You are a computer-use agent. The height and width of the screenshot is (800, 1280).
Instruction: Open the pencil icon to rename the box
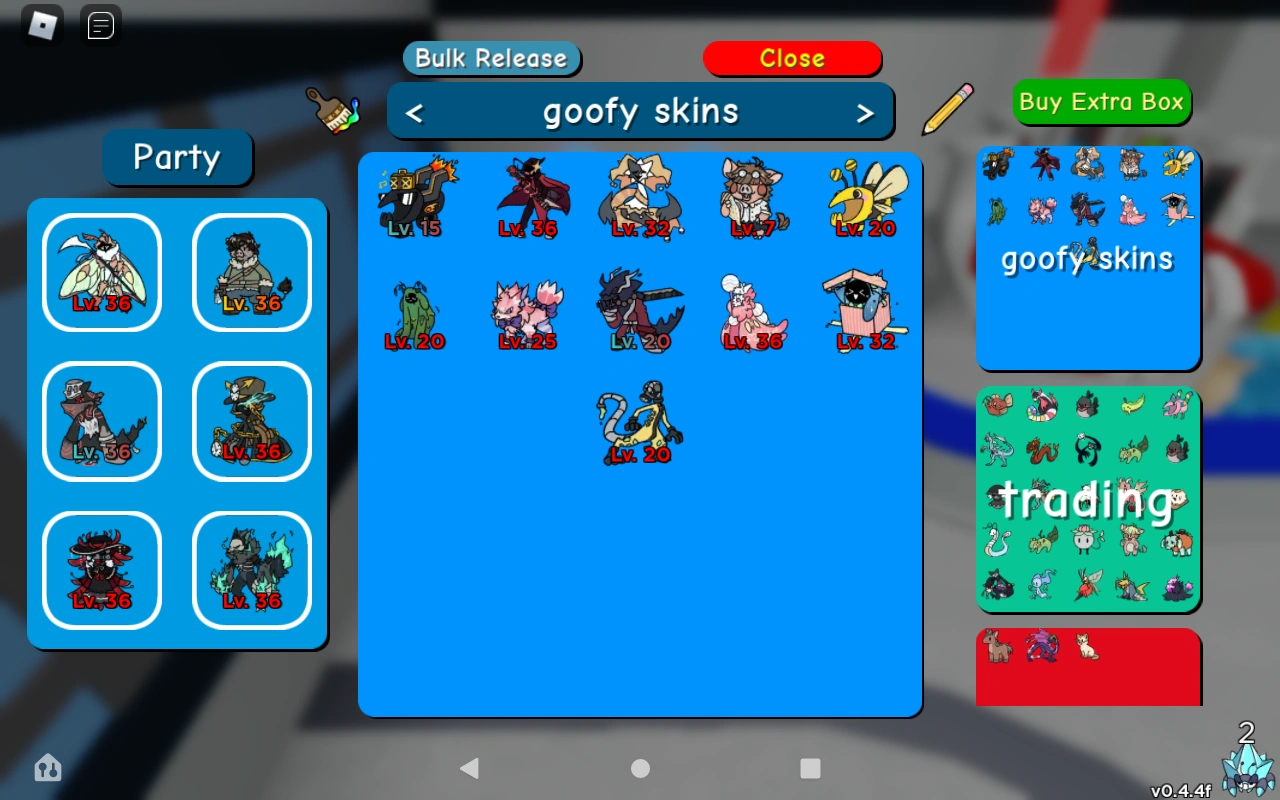tap(946, 108)
